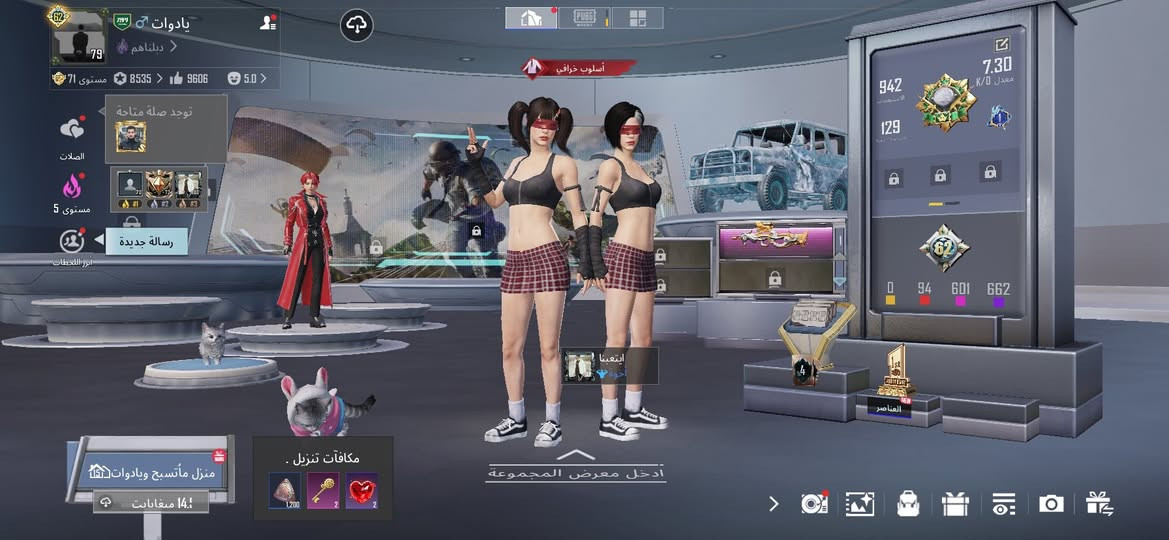View the available connection player portrait
The height and width of the screenshot is (540, 1169).
click(131, 136)
